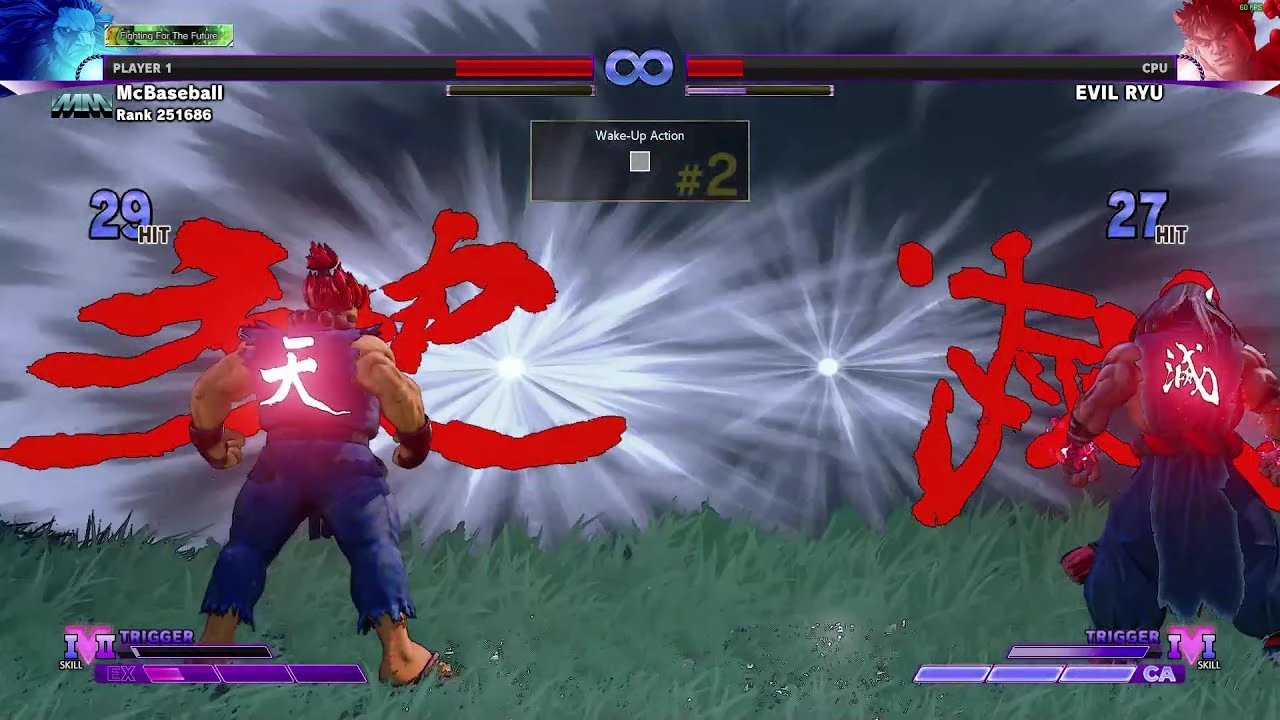Open the 'Fighting For The Future' title banner
1280x720 pixels.
(169, 34)
